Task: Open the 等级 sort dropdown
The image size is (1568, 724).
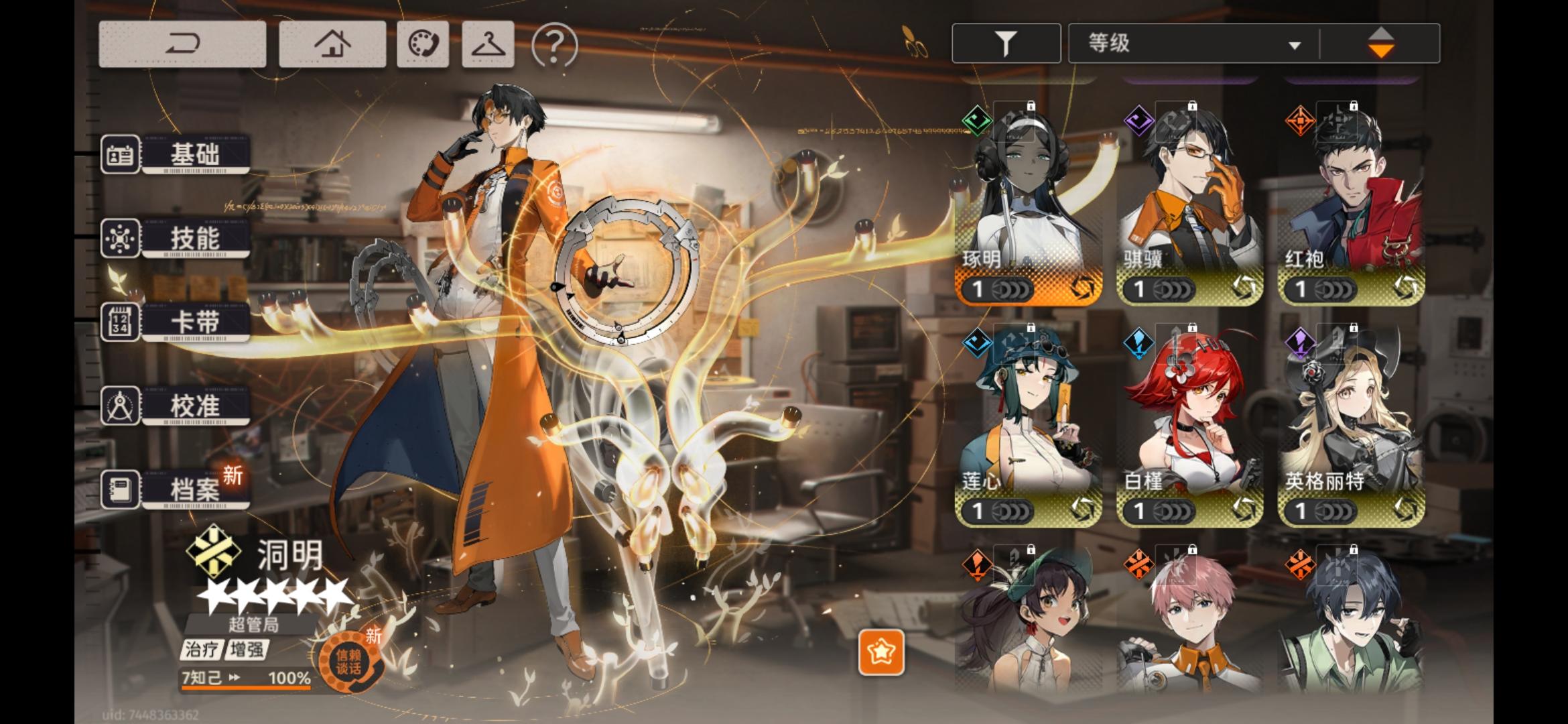Action: 1193,42
